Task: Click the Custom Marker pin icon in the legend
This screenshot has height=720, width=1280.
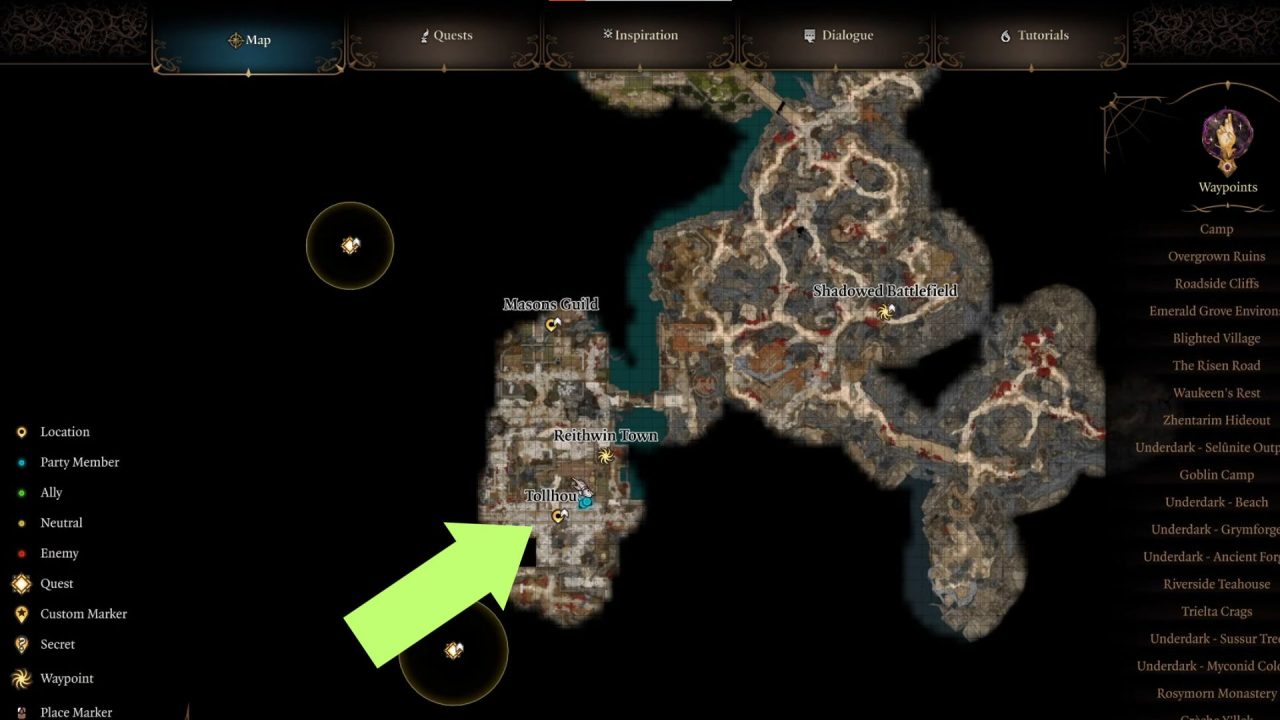Action: (20, 613)
